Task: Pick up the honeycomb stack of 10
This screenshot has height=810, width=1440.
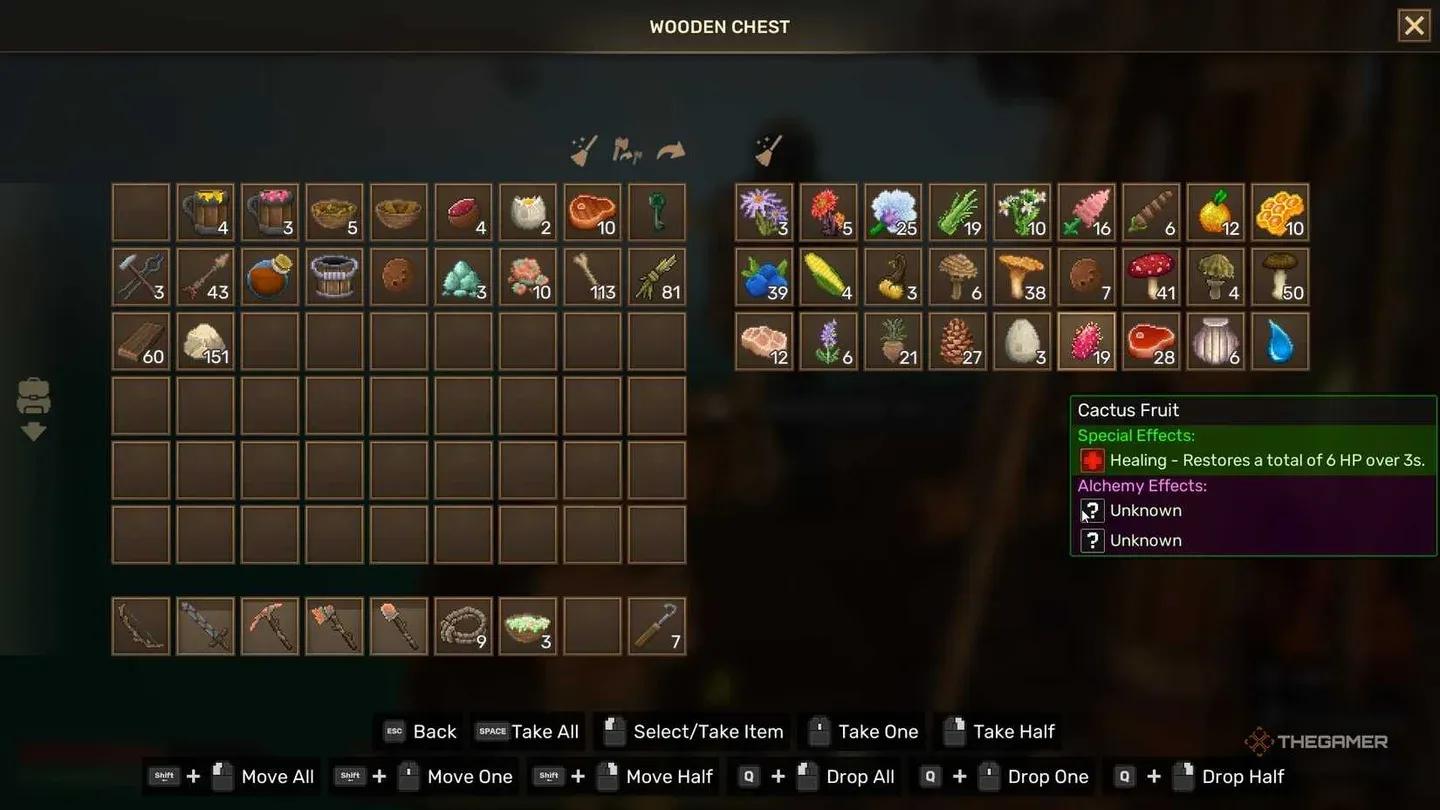Action: [1280, 211]
